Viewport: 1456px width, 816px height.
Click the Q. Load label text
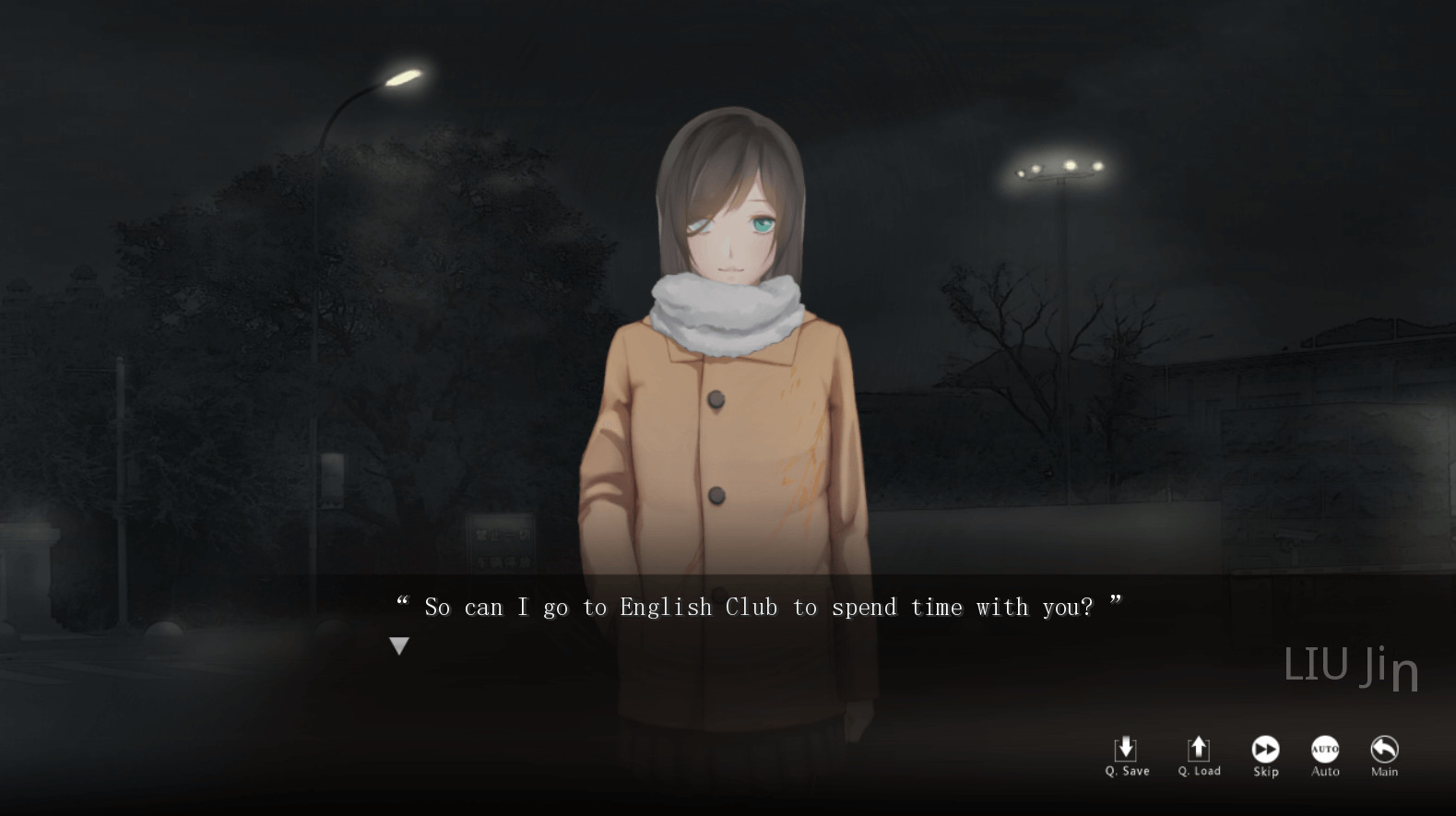coord(1199,769)
